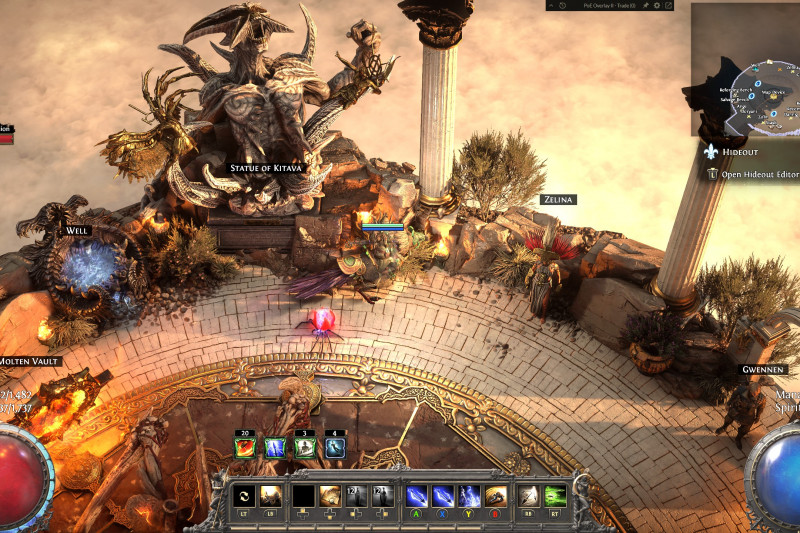The height and width of the screenshot is (533, 800).
Task: Use the lightning storm skill icon
Action: (x=469, y=495)
